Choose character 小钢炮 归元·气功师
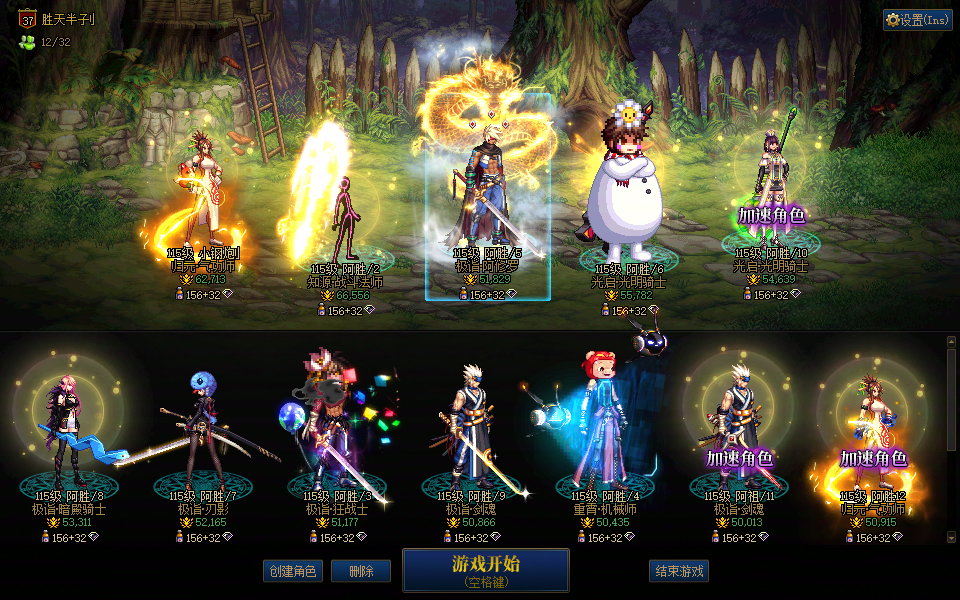Screen dimensions: 960x600 point(204,195)
